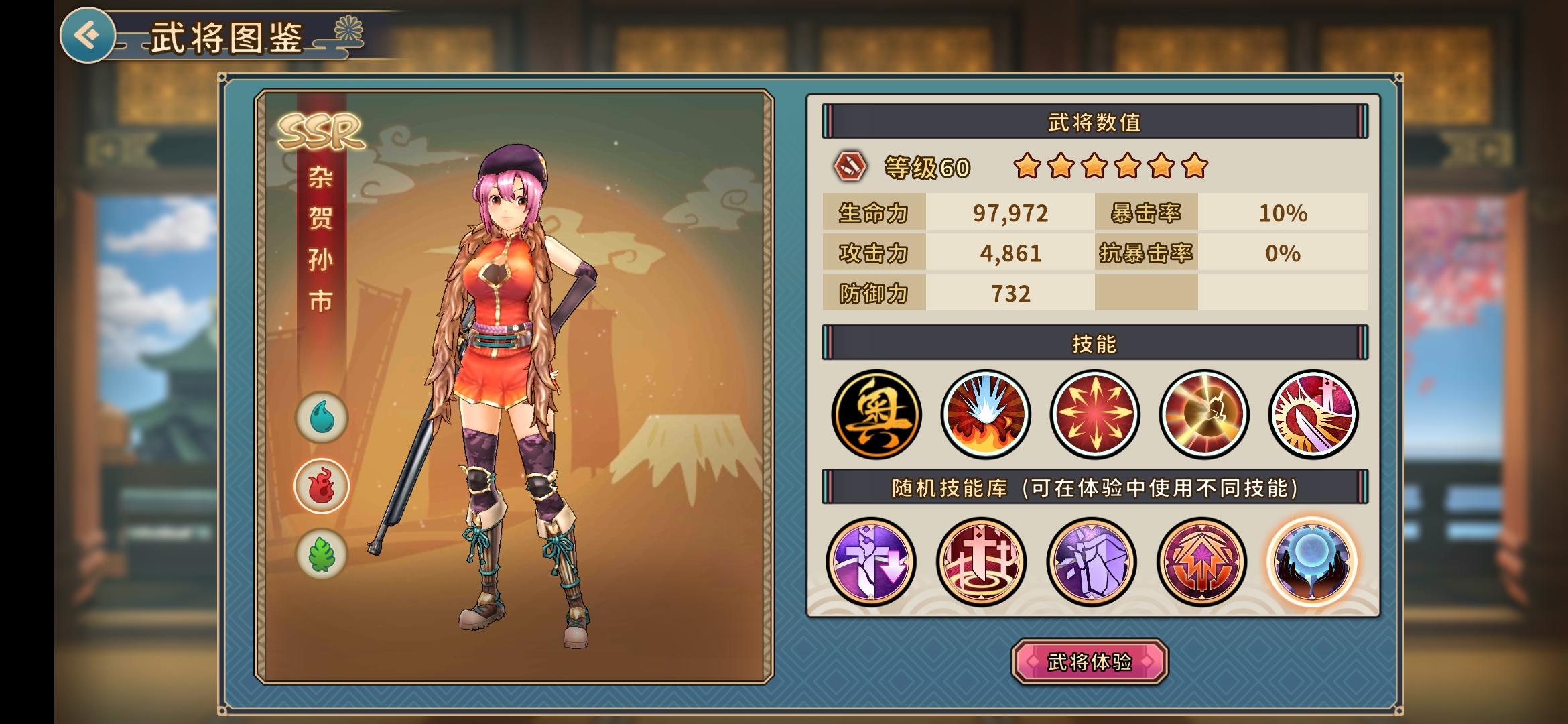Viewport: 1568px width, 724px height.
Task: Select the orange up-arrows random skill
Action: (x=1201, y=561)
